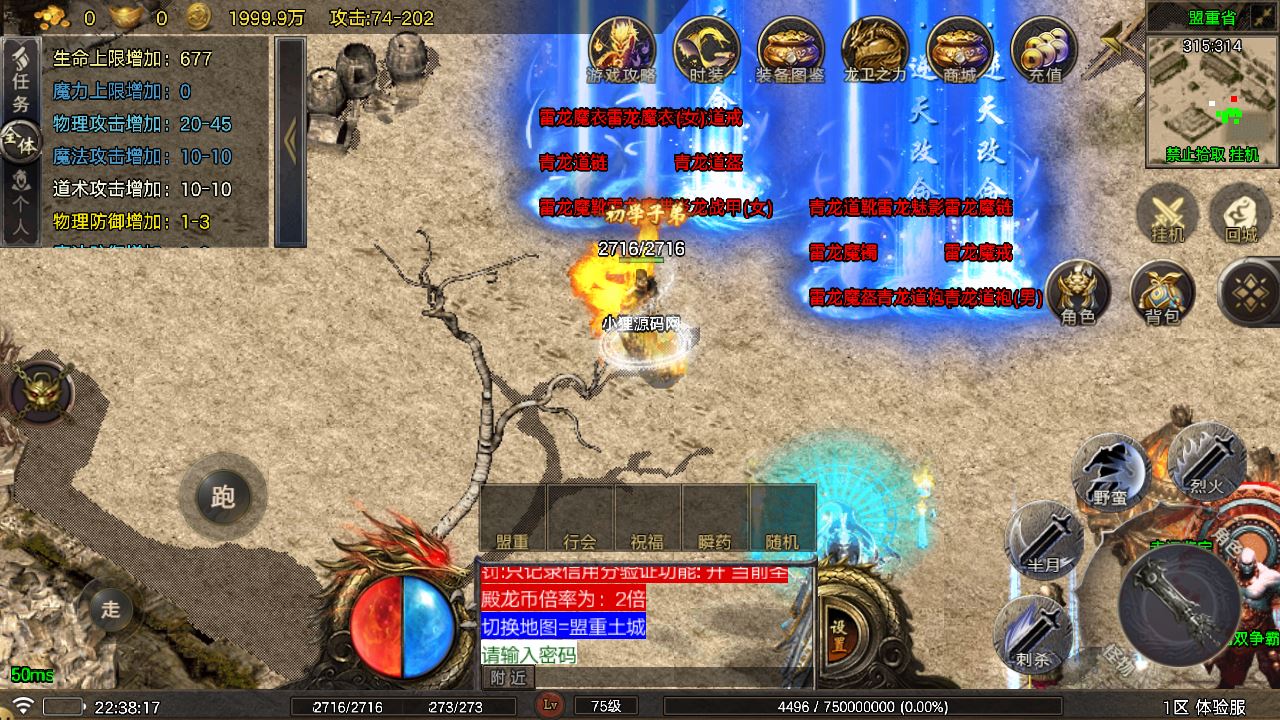Open the 角色 character sheet

coord(1078,292)
